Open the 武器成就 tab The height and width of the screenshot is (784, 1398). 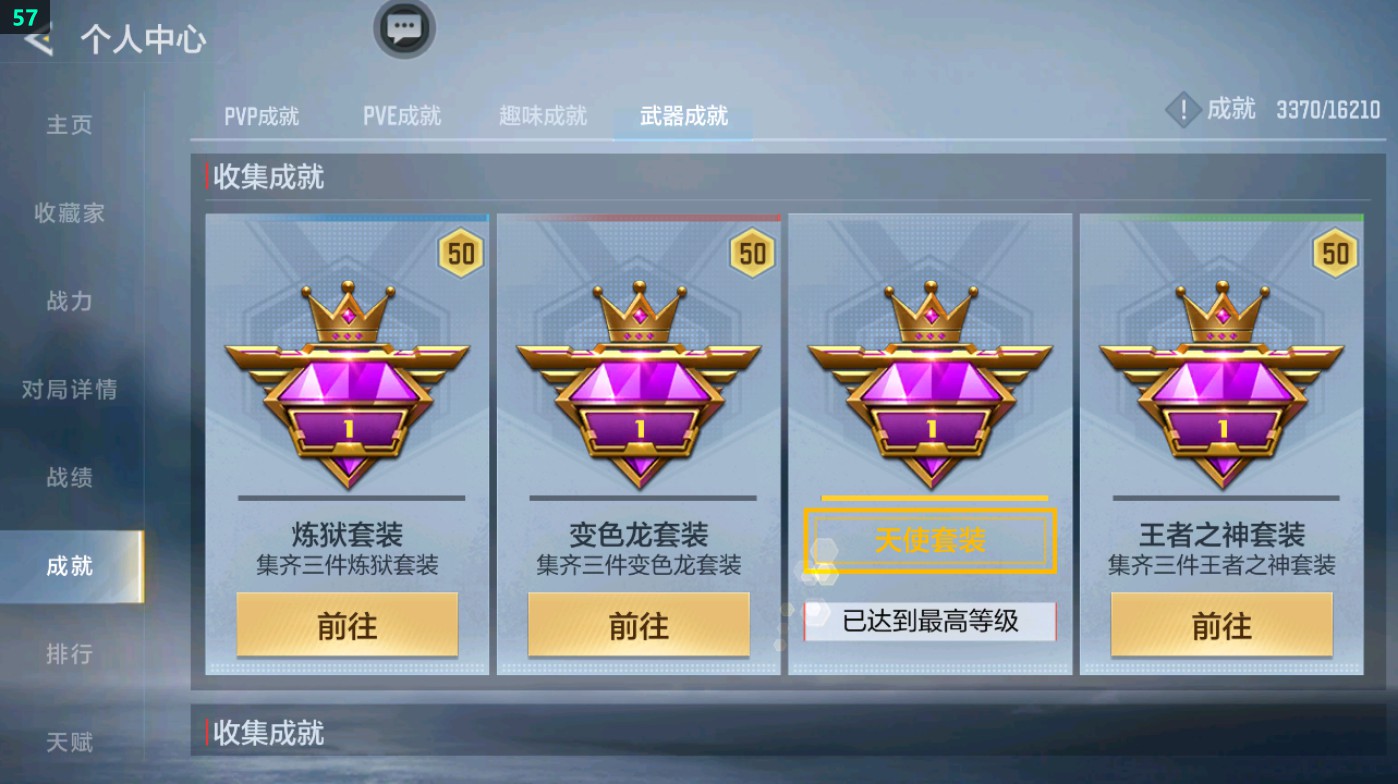click(682, 115)
